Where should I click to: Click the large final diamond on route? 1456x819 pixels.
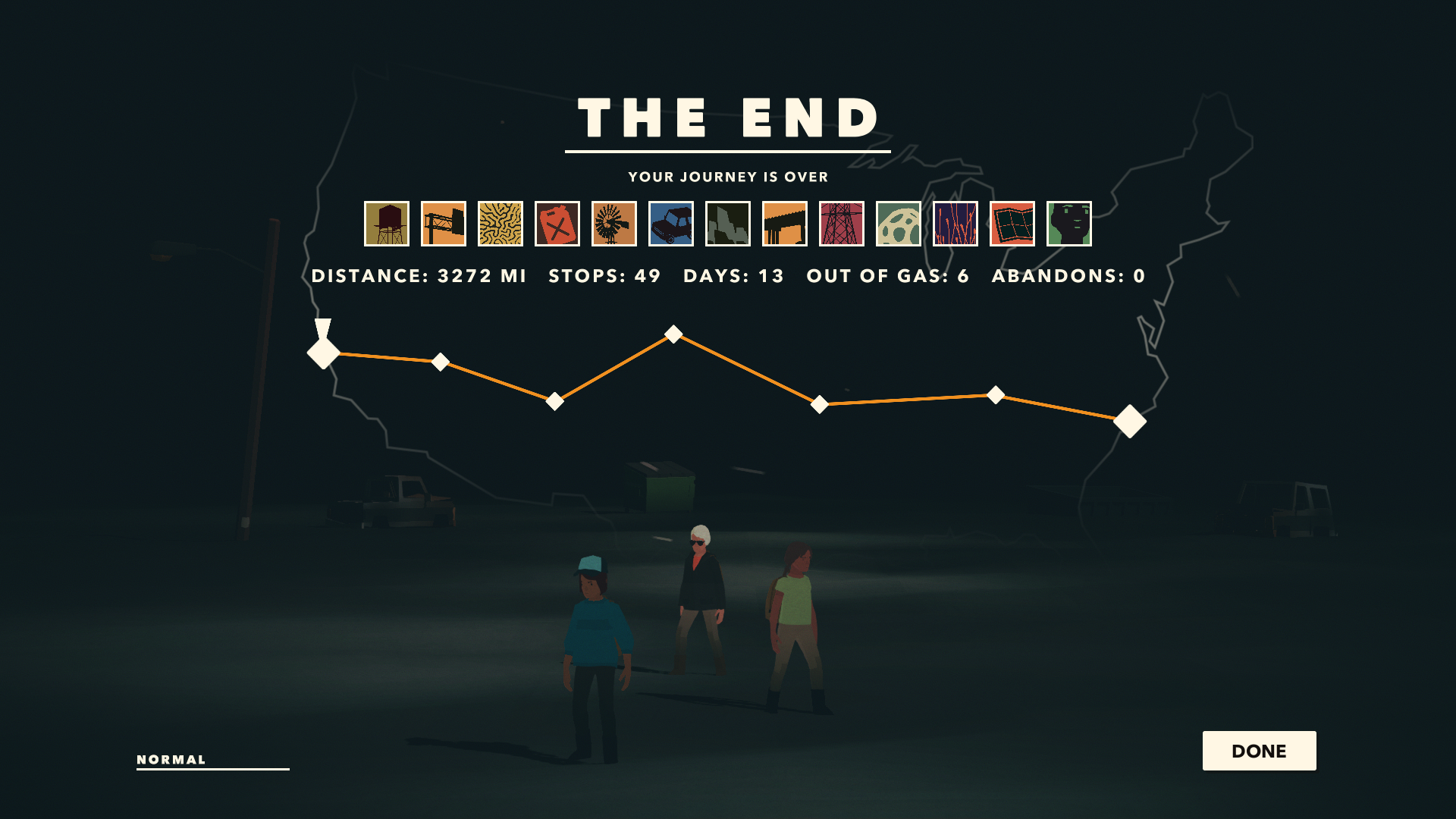click(x=1130, y=422)
